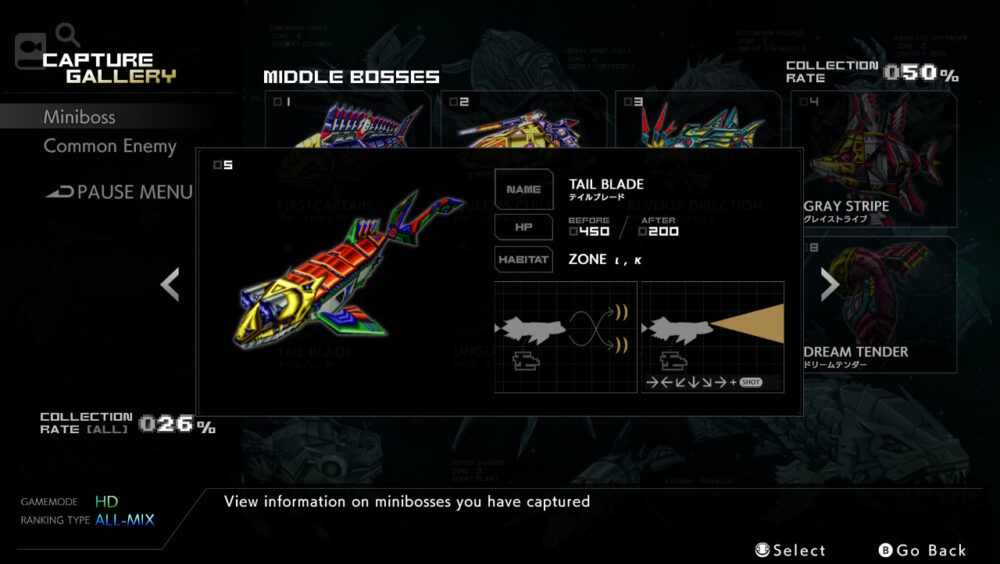Show the previous miniboss with left arrow

pyautogui.click(x=170, y=285)
